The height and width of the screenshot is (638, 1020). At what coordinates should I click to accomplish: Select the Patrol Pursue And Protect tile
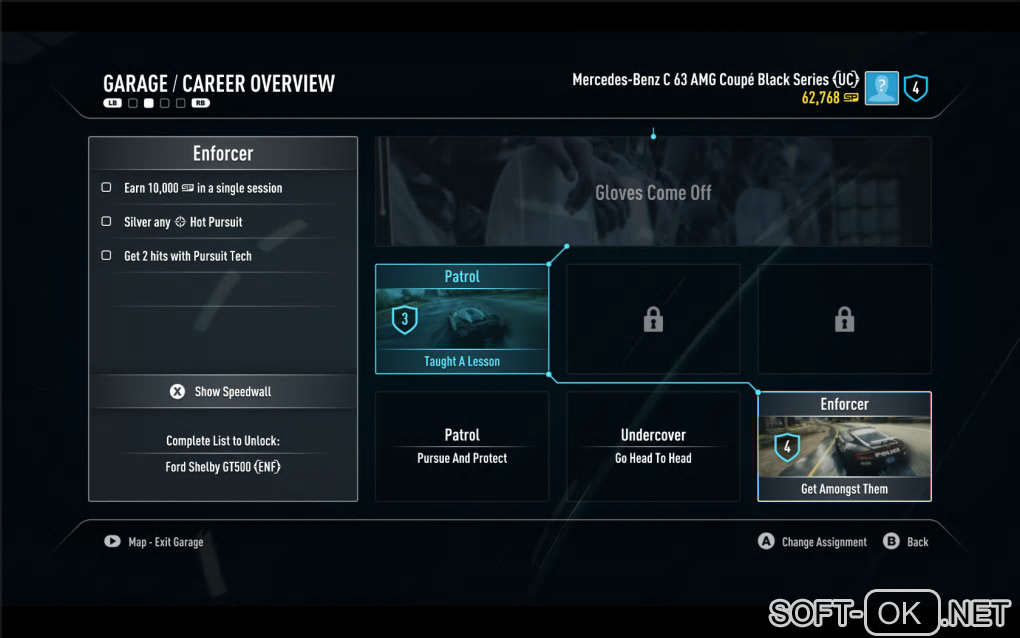(x=462, y=446)
